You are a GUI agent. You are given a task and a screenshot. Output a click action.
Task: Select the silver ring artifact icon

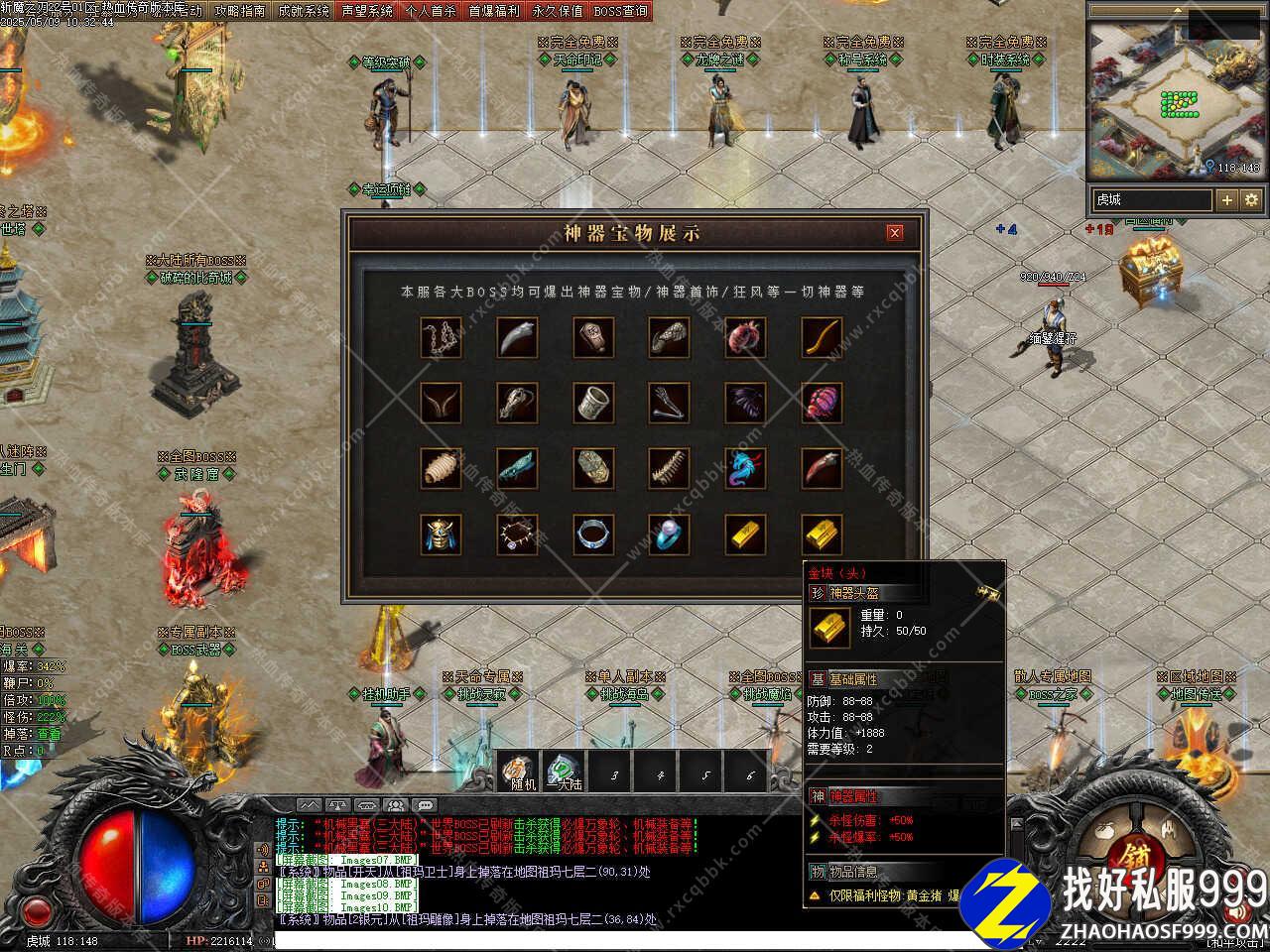pos(592,535)
